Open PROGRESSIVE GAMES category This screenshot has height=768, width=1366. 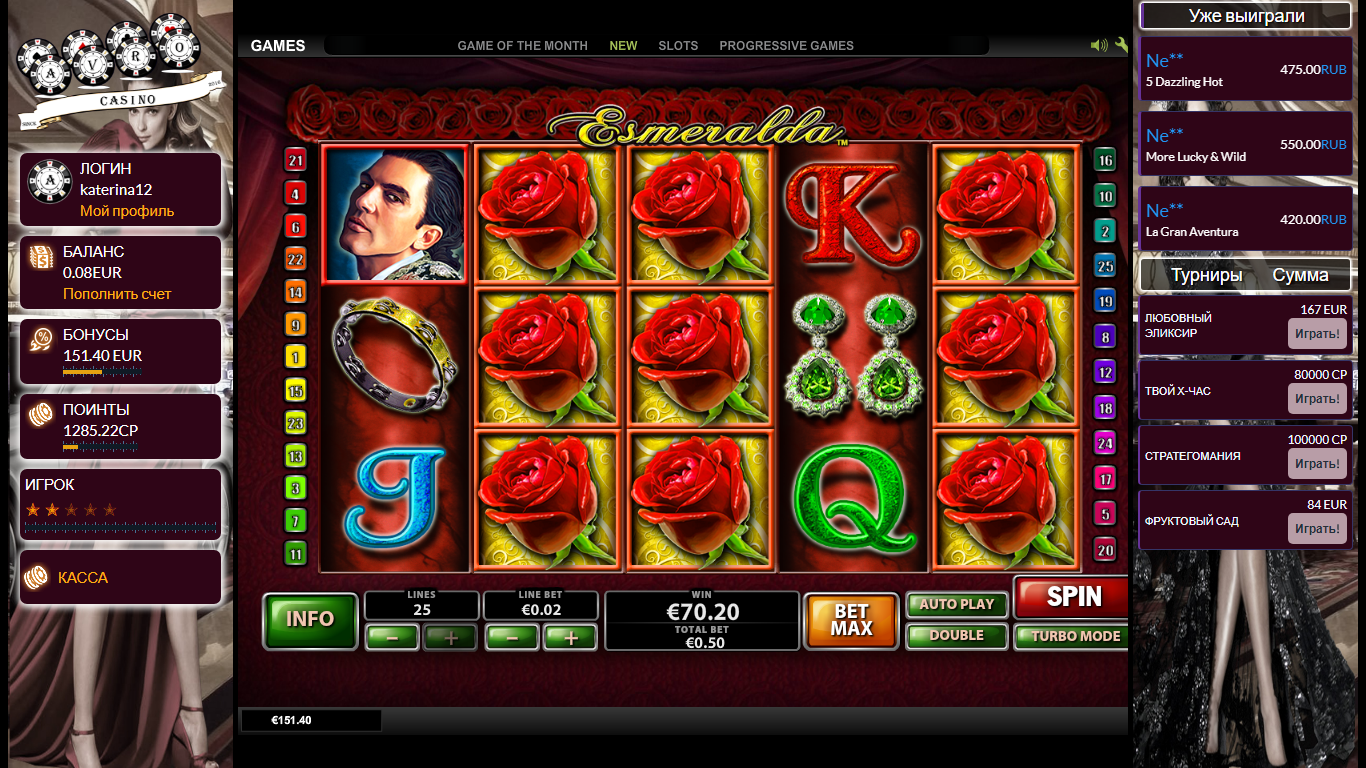click(786, 46)
